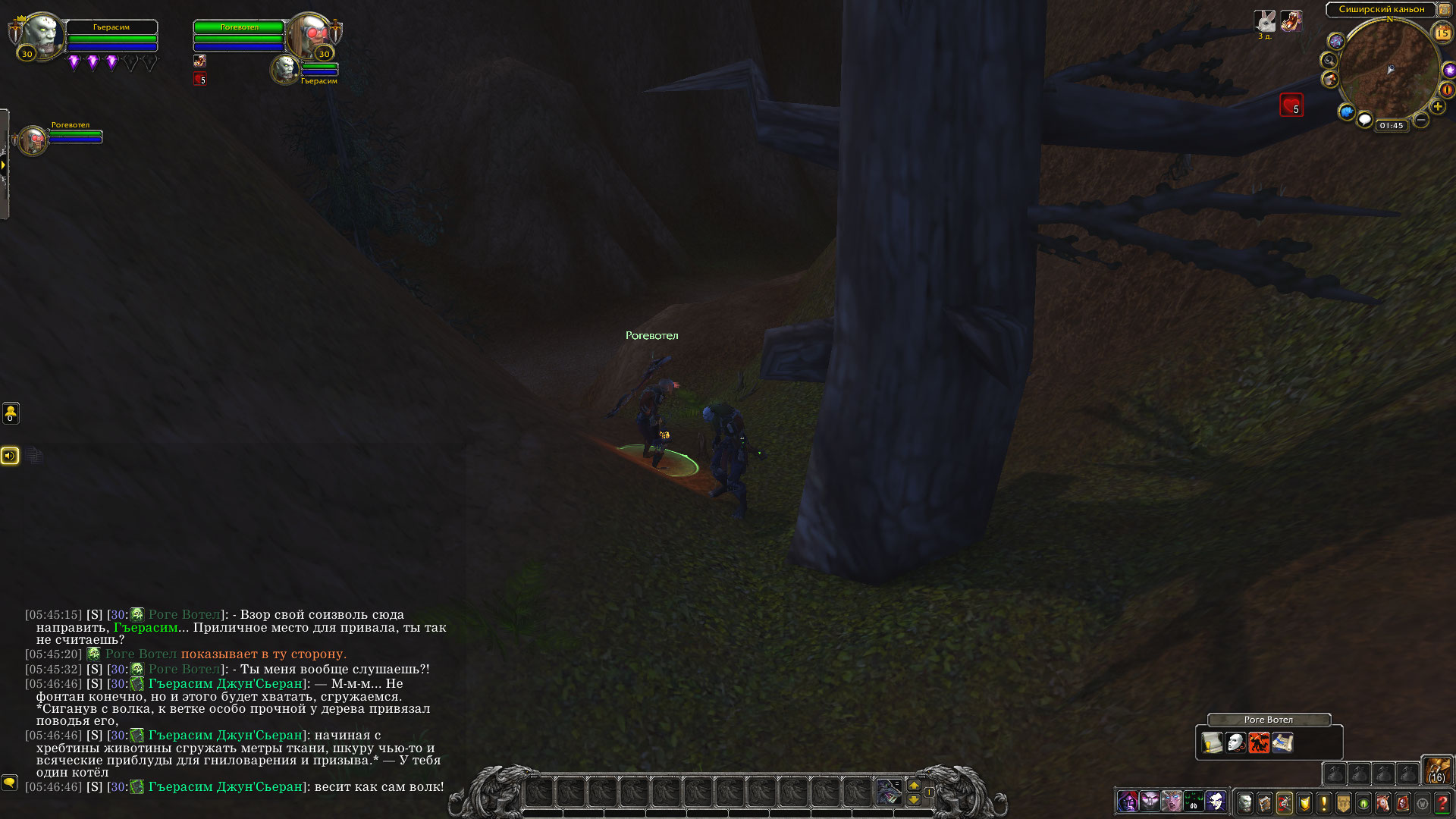Click the Рогевотел target portrait
The width and height of the screenshot is (1456, 819).
(309, 34)
